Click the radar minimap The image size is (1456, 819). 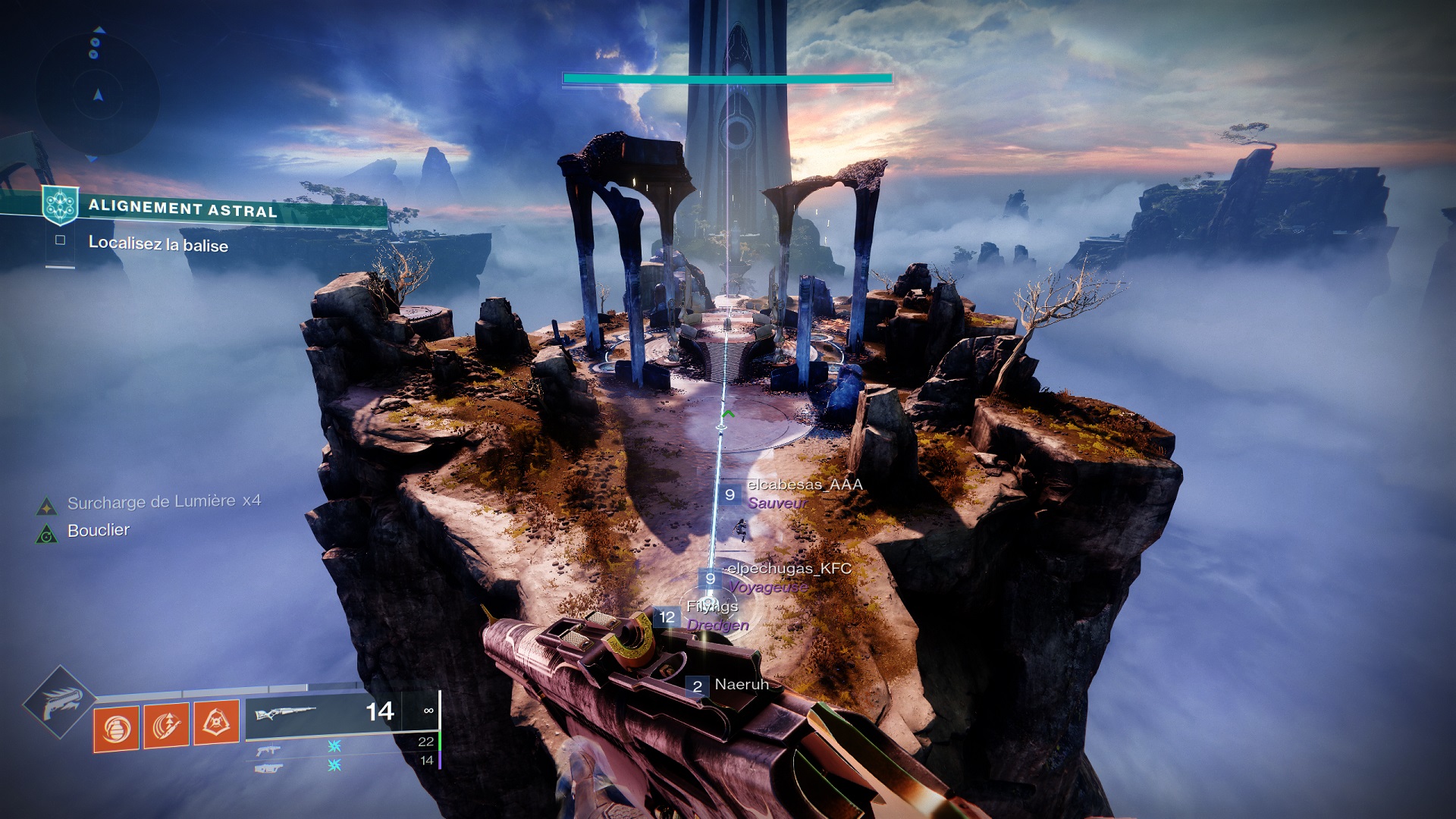[x=97, y=95]
